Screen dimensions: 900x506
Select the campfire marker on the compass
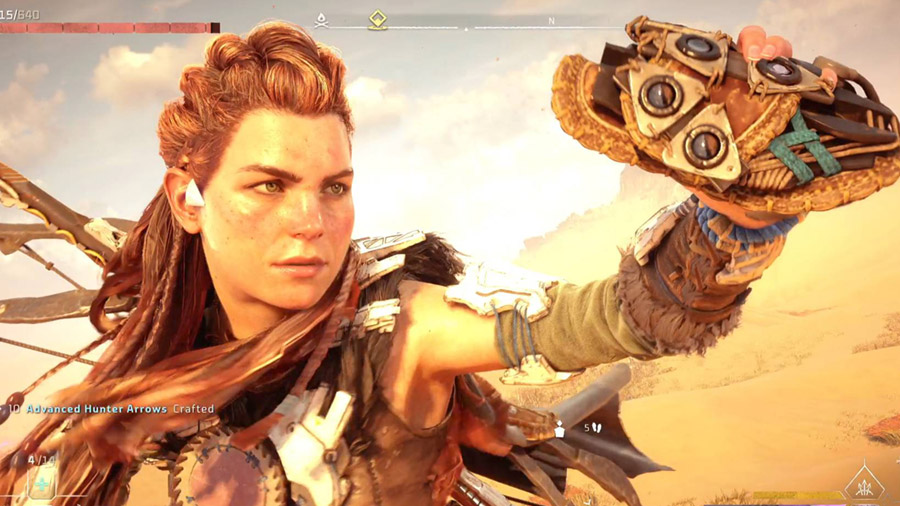[x=321, y=20]
